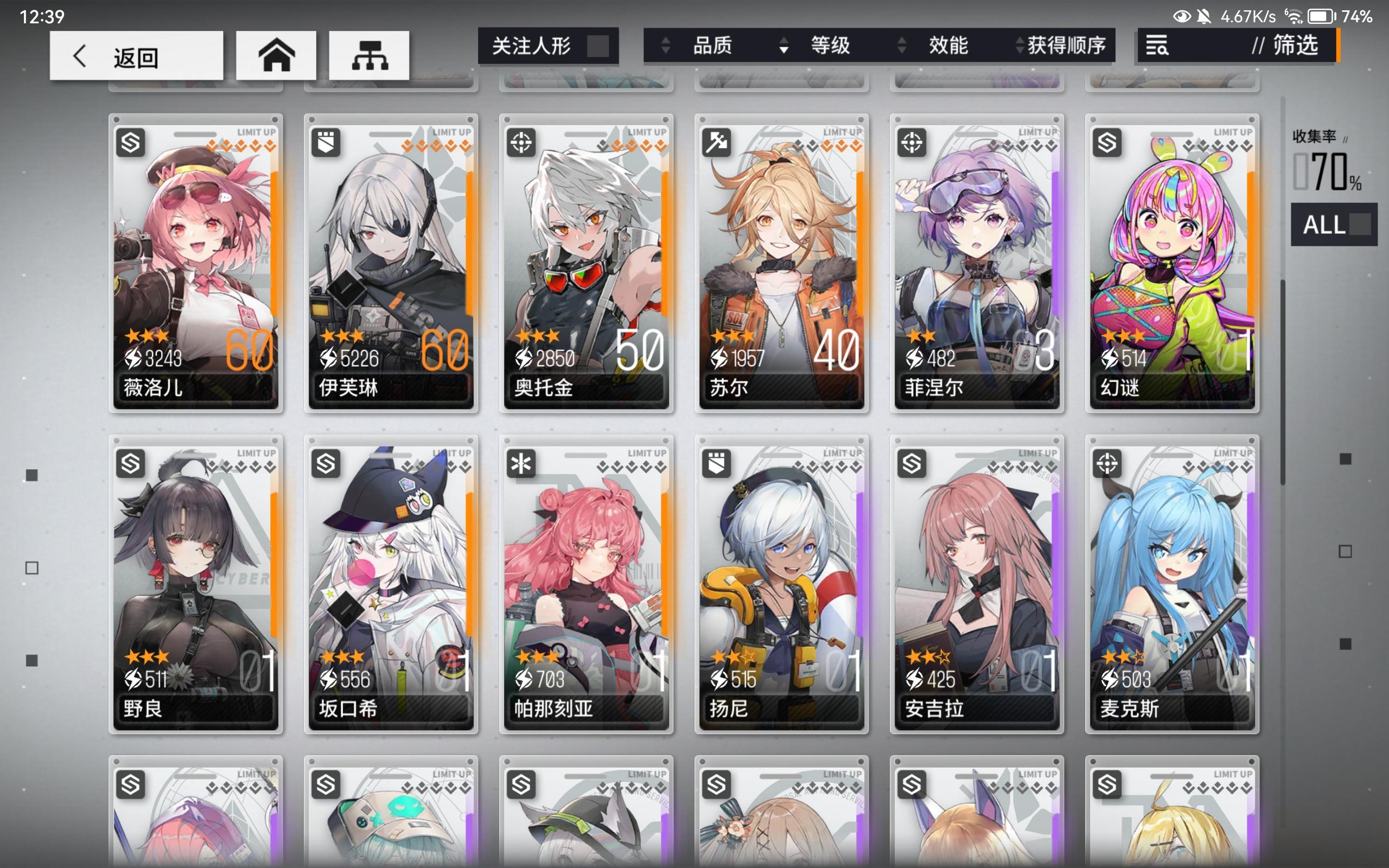Click the sort arrows next to 品质

(665, 46)
